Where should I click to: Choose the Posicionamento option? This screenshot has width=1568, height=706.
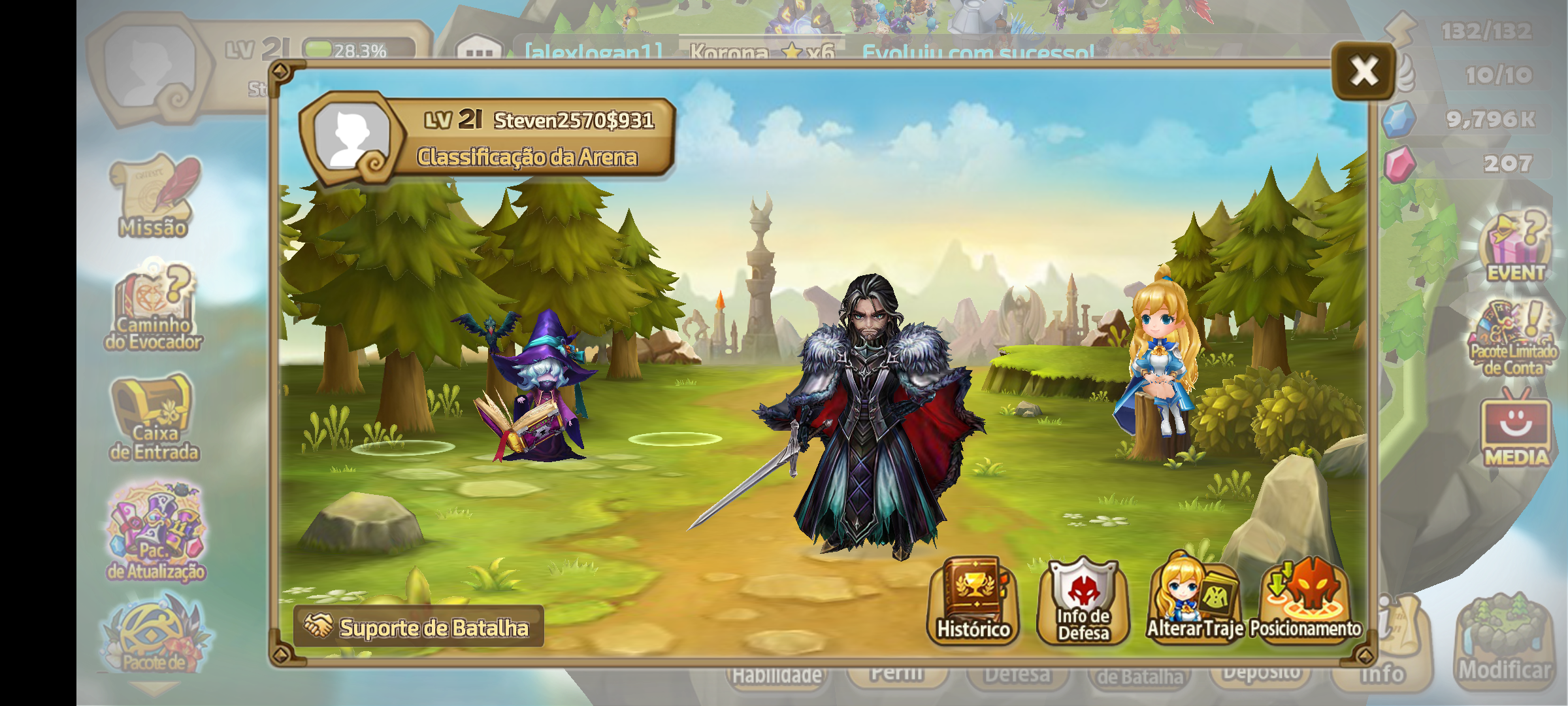point(1305,601)
